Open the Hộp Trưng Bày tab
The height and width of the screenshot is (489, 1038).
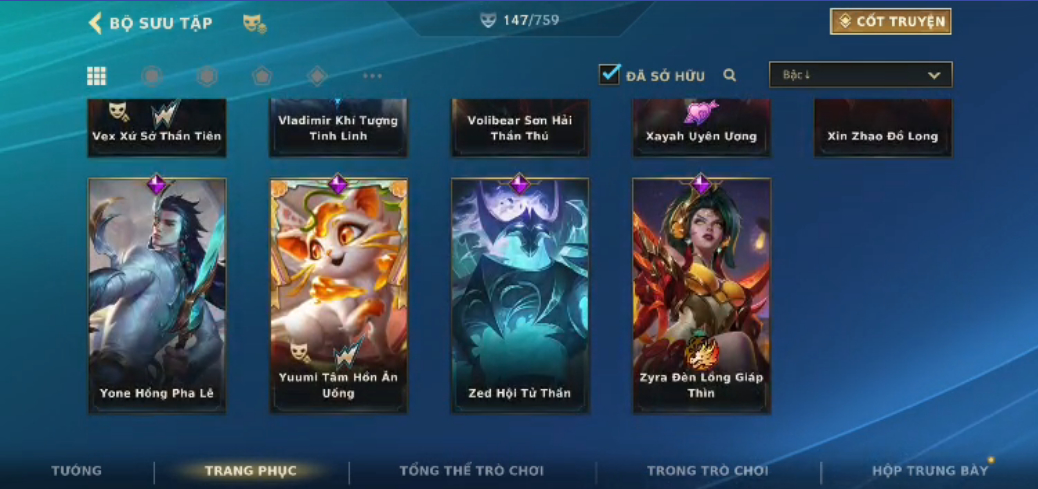[x=930, y=471]
